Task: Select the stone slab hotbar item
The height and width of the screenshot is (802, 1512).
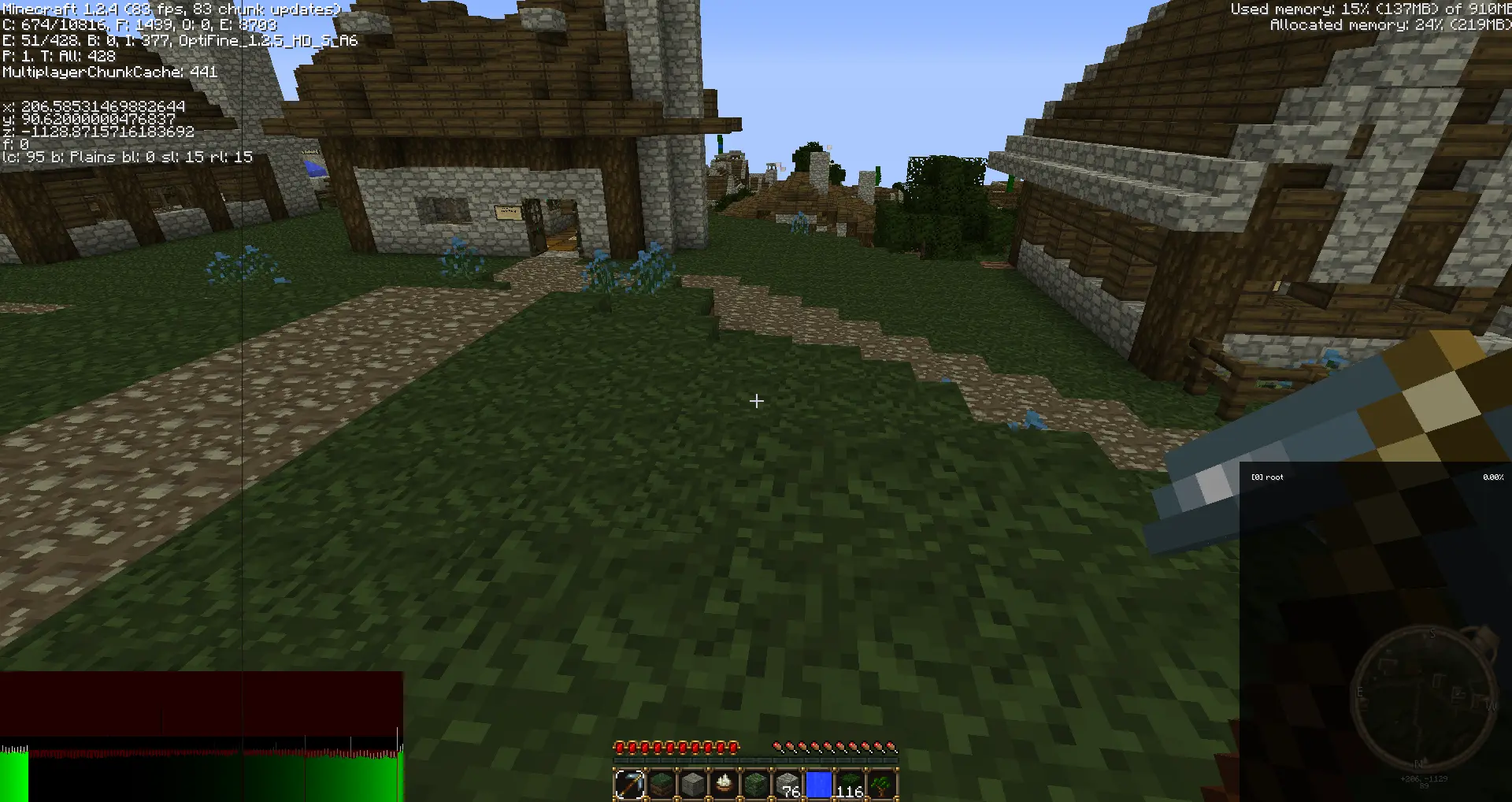Action: click(x=693, y=785)
